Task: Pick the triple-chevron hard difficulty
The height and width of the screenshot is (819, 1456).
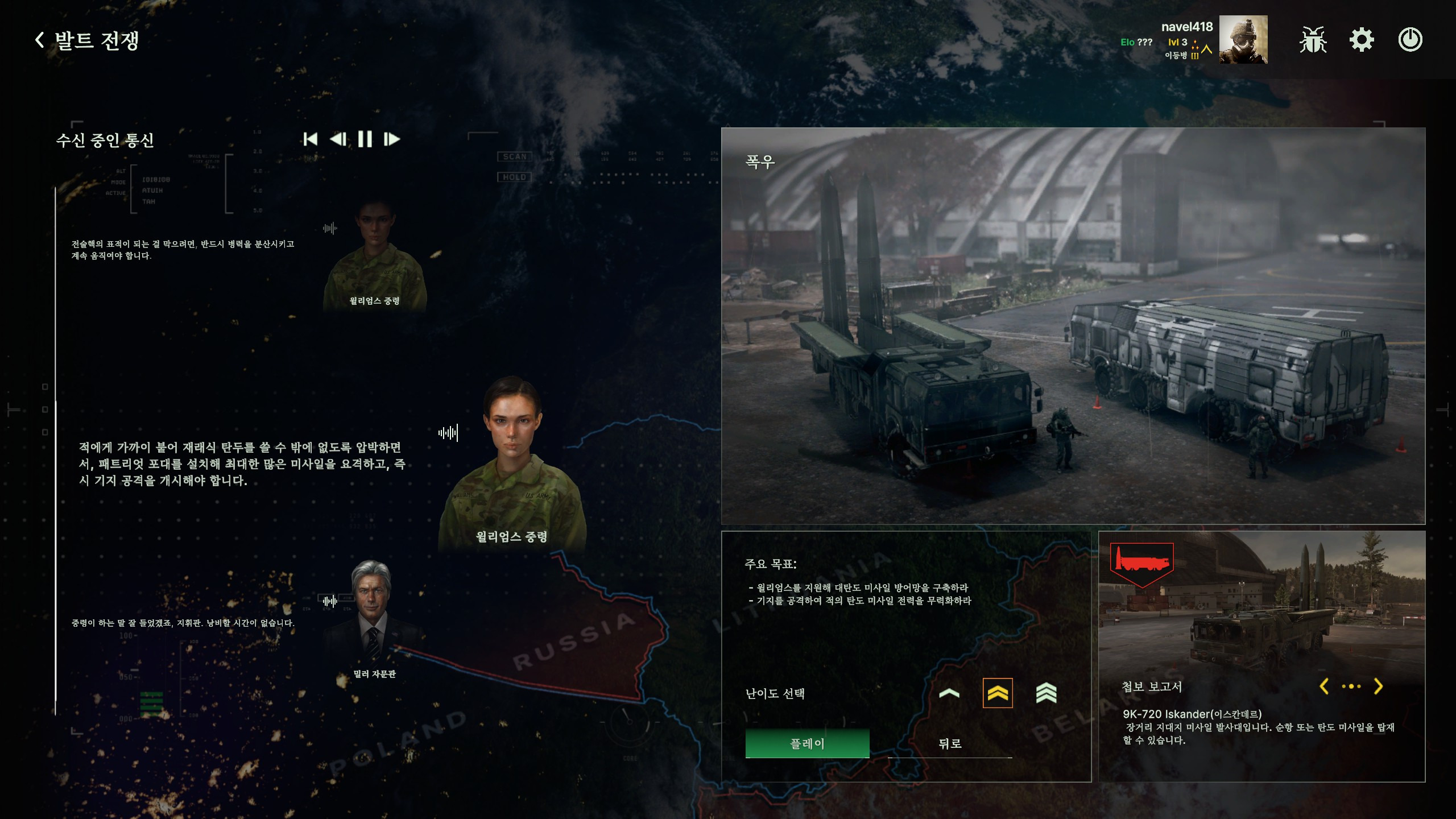Action: [1046, 693]
